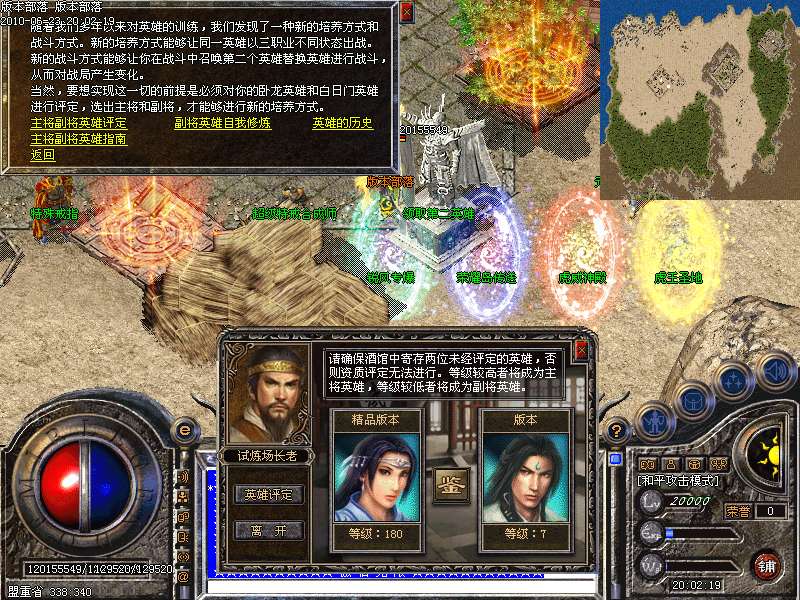The height and width of the screenshot is (600, 800).
Task: Open the red 铺 shop button
Action: (x=767, y=565)
